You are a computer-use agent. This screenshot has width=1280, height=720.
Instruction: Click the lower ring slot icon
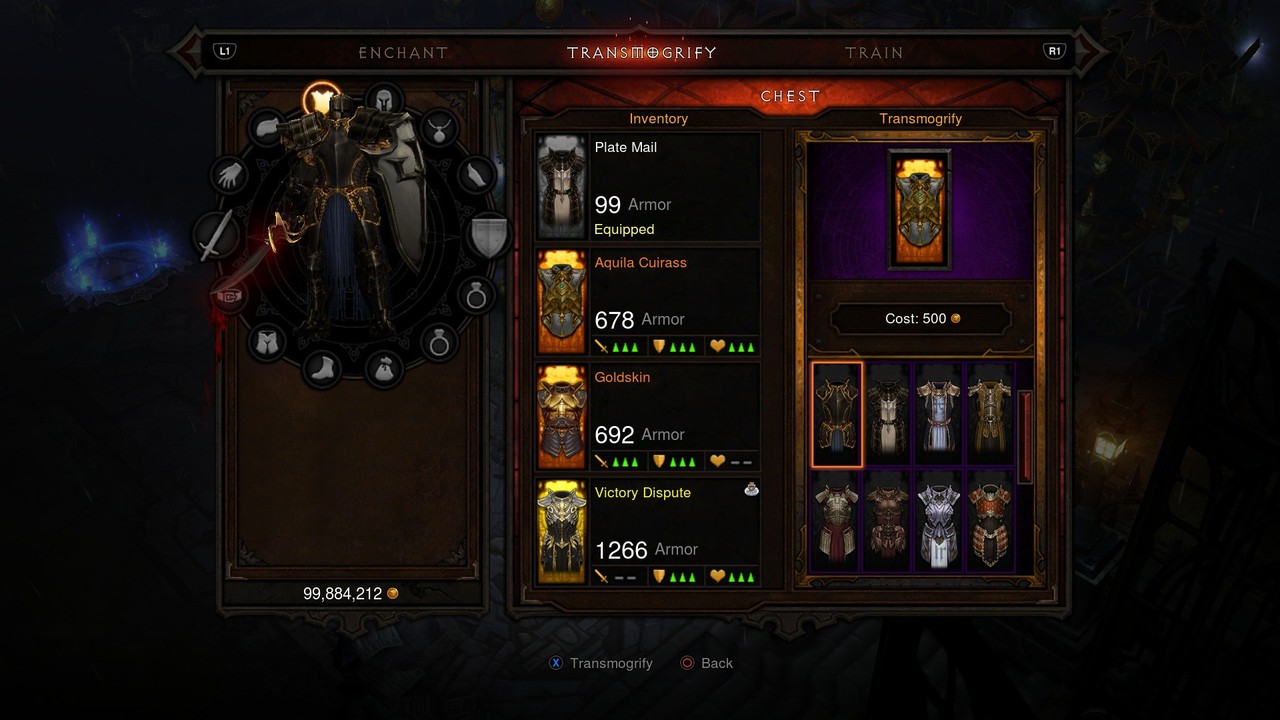click(x=440, y=342)
